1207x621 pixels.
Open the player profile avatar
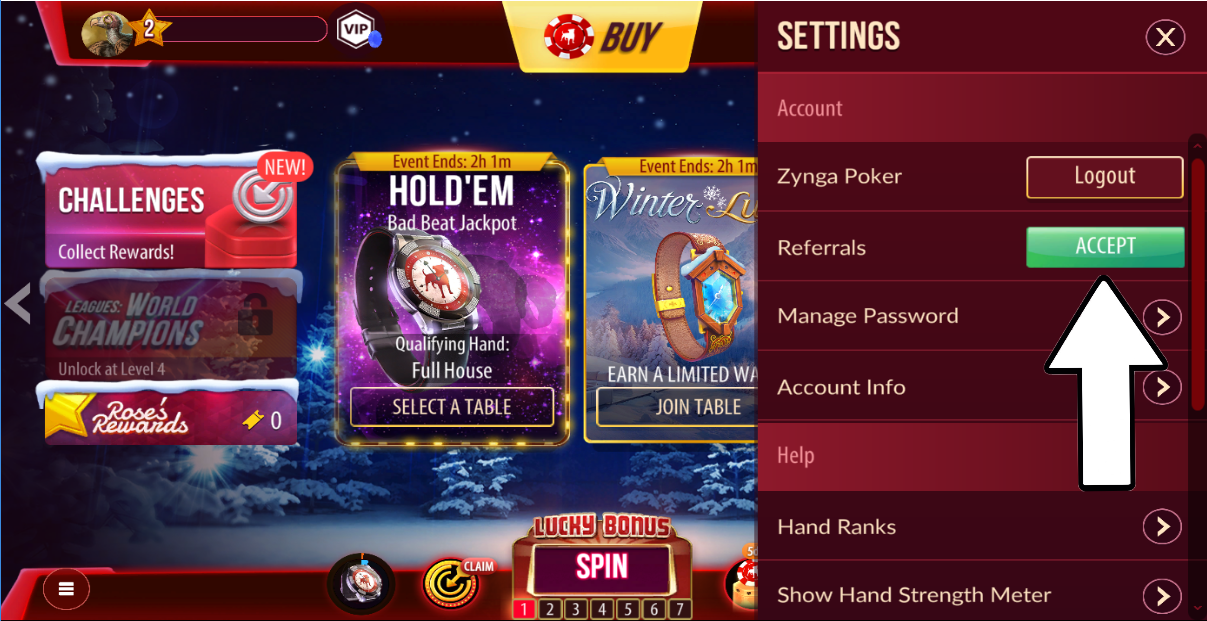coord(104,34)
